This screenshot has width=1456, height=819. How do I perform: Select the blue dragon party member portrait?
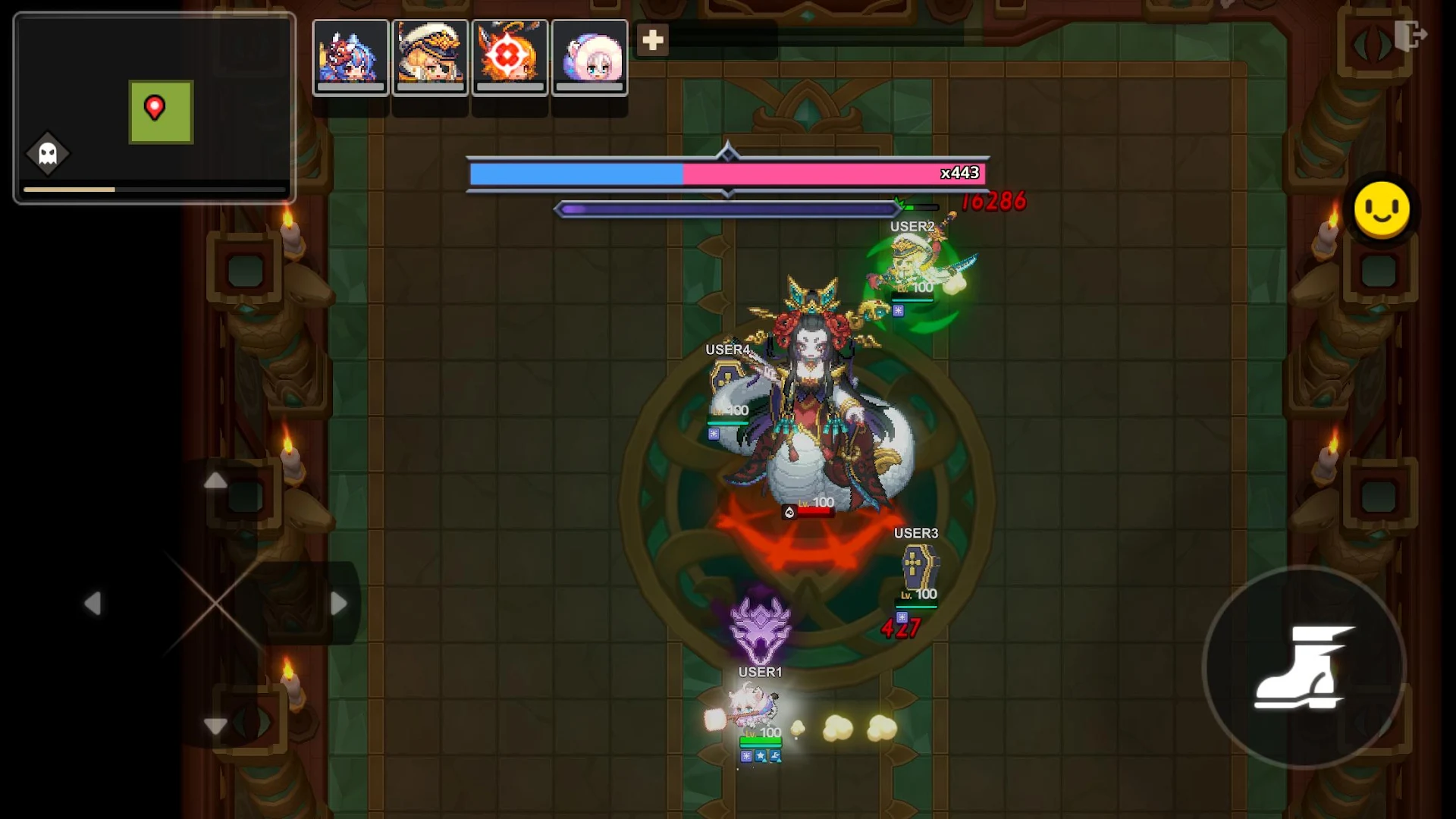pos(351,57)
